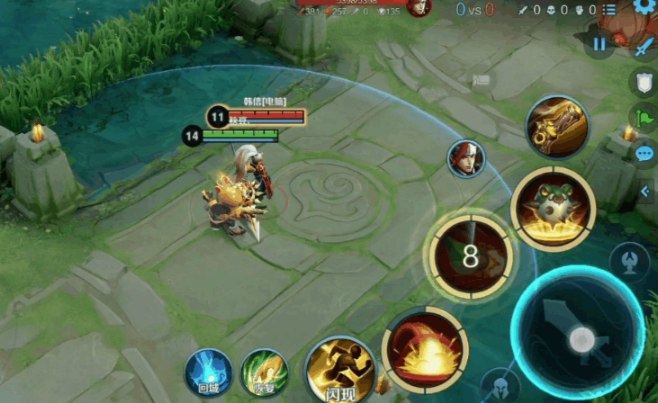
Task: Cast the 闪现 Flash summoner spell
Action: tap(339, 370)
